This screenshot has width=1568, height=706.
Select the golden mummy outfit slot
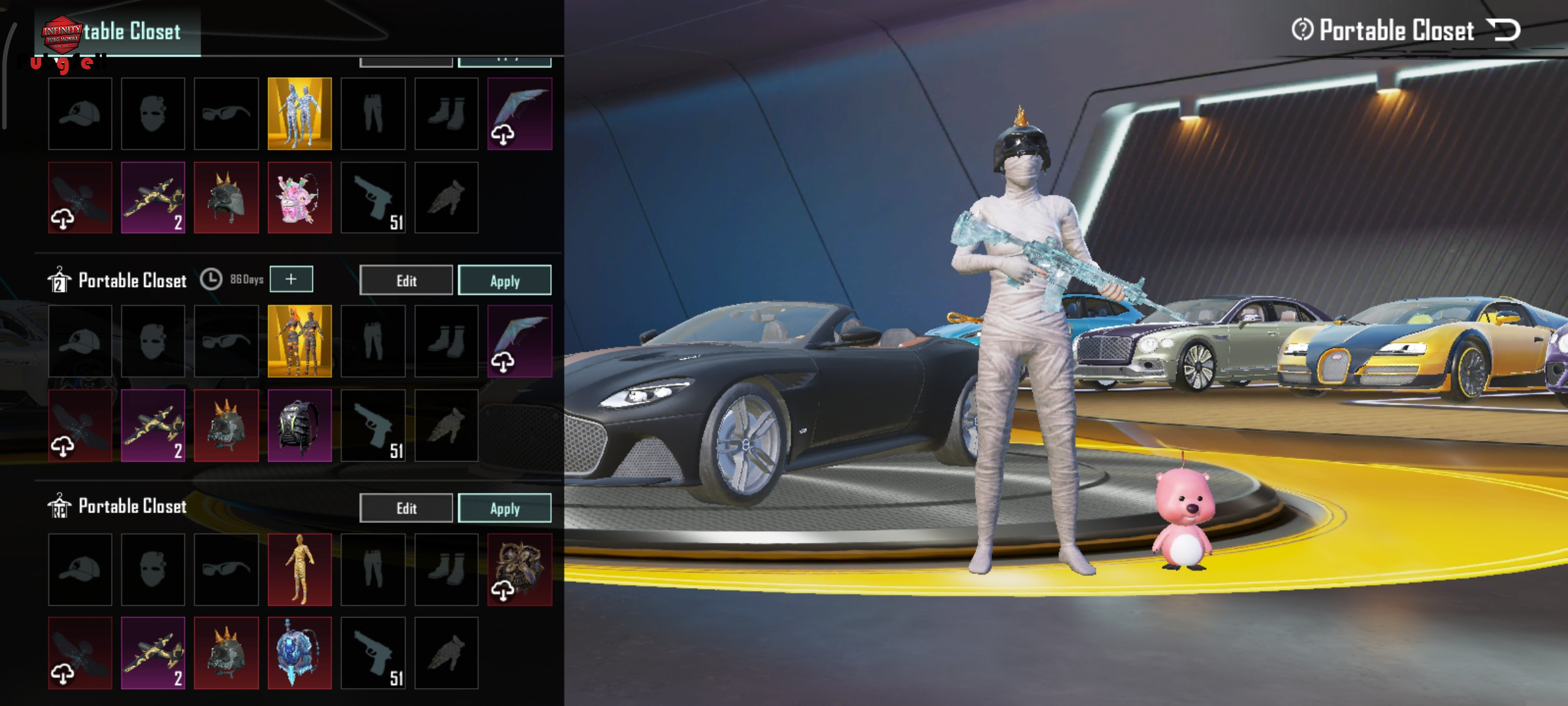[x=299, y=569]
